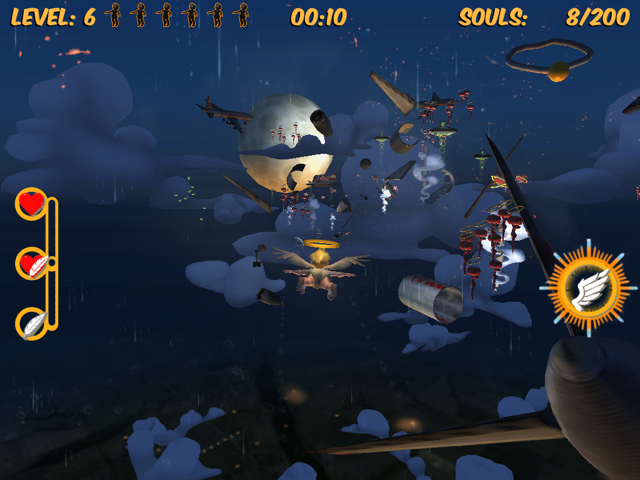This screenshot has height=480, width=640.
Task: Select the white feather icon
Action: pyautogui.click(x=32, y=323)
